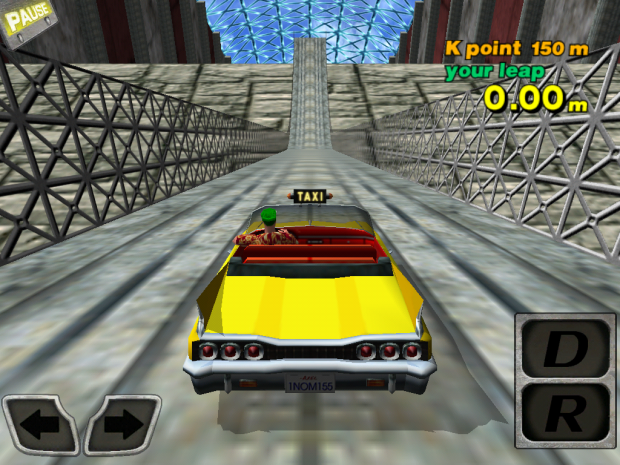Shift into Reverse with the R button
Screen dimensions: 620x465
click(566, 409)
